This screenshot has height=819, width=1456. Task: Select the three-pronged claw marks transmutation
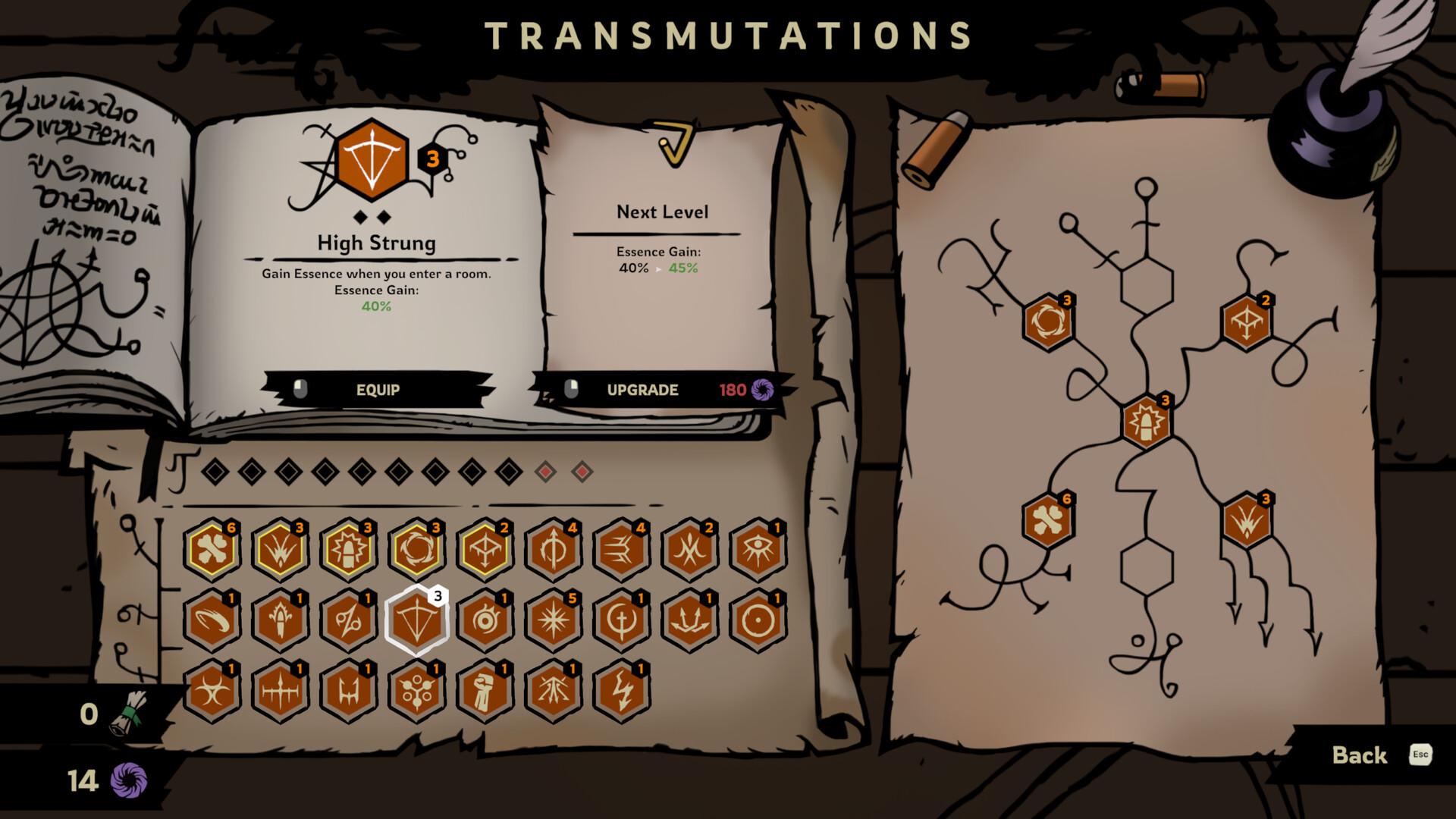pos(621,548)
